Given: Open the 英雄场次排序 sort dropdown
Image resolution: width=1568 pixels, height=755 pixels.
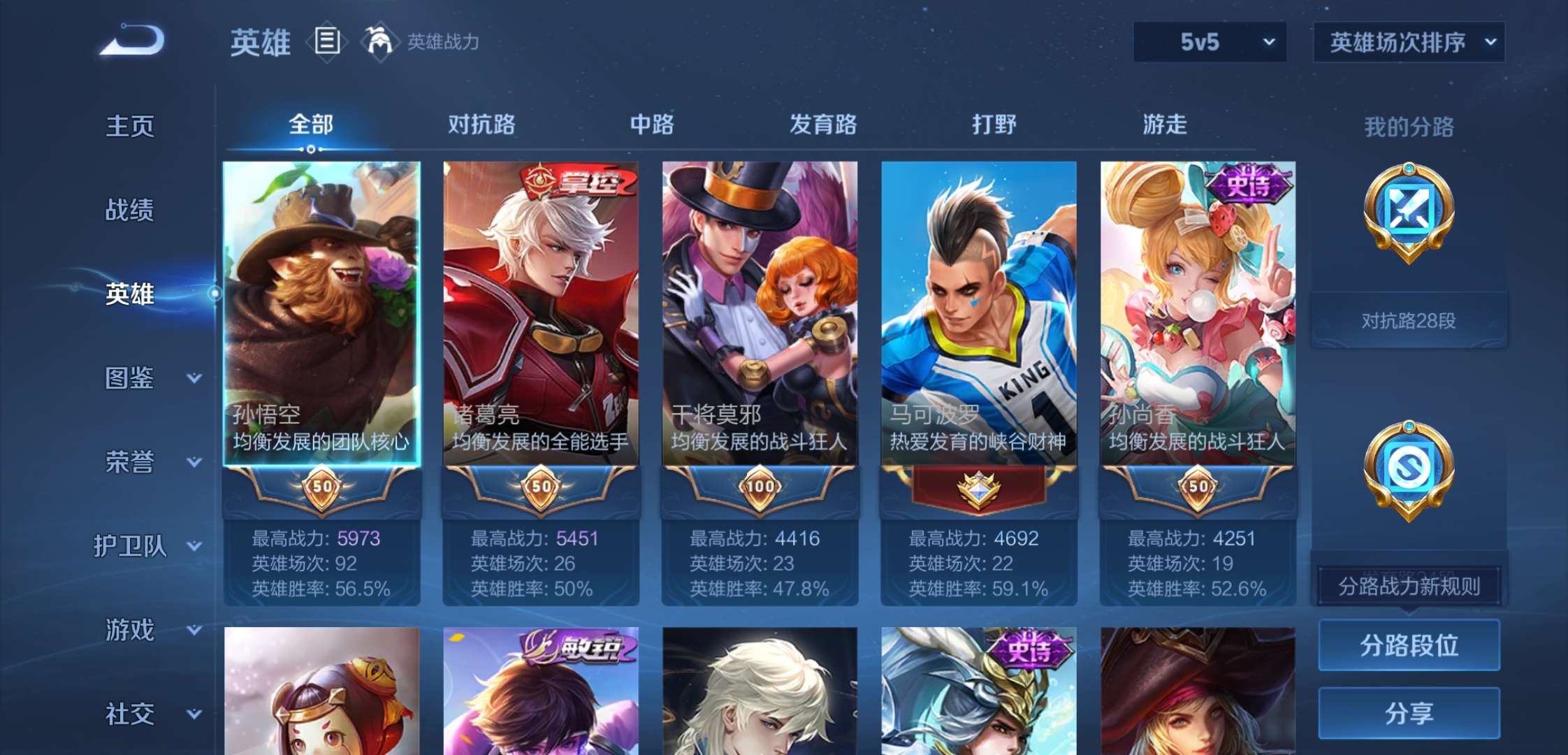Looking at the screenshot, I should coord(1409,42).
